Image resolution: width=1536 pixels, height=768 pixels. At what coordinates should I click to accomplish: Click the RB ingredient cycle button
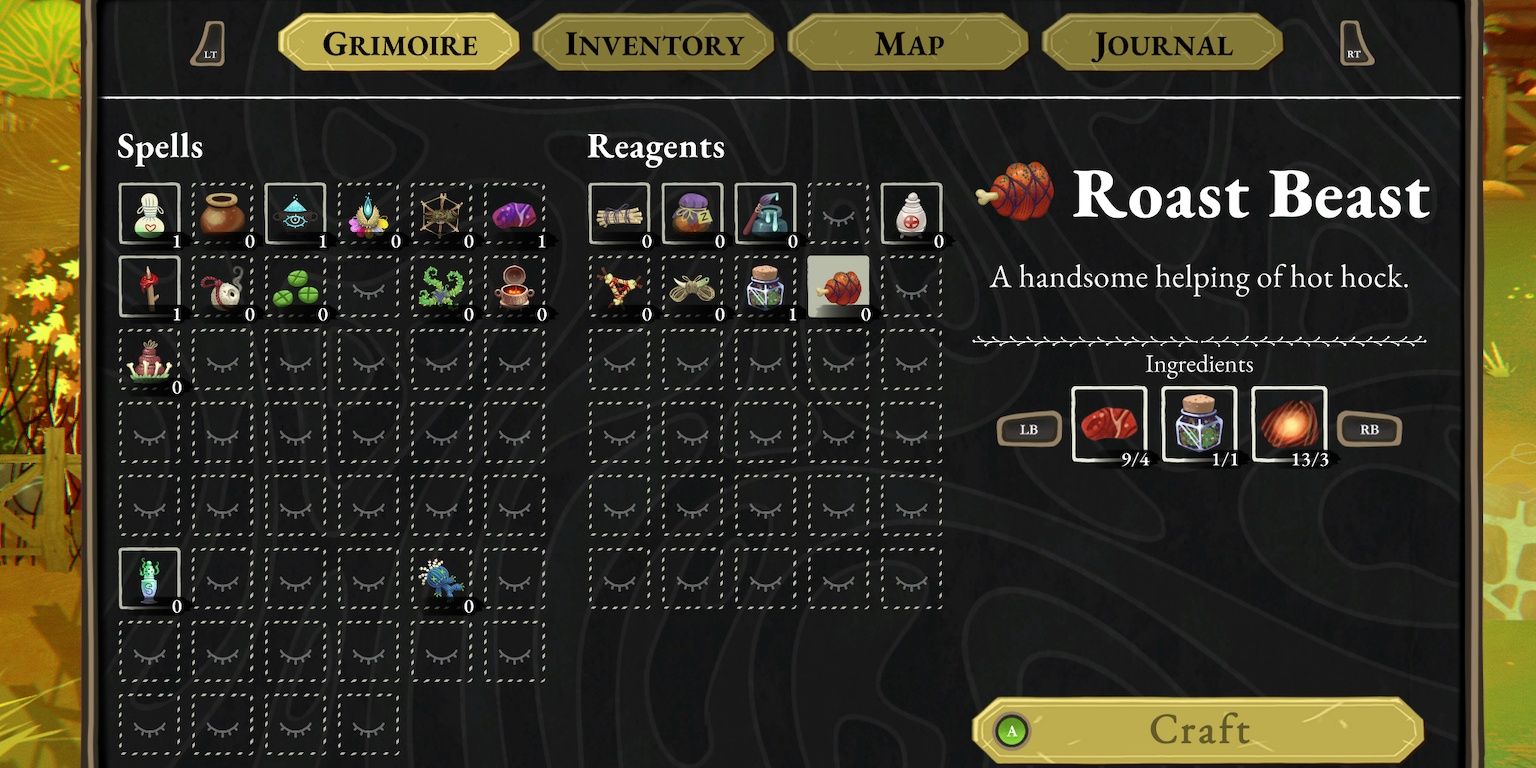(x=1369, y=430)
